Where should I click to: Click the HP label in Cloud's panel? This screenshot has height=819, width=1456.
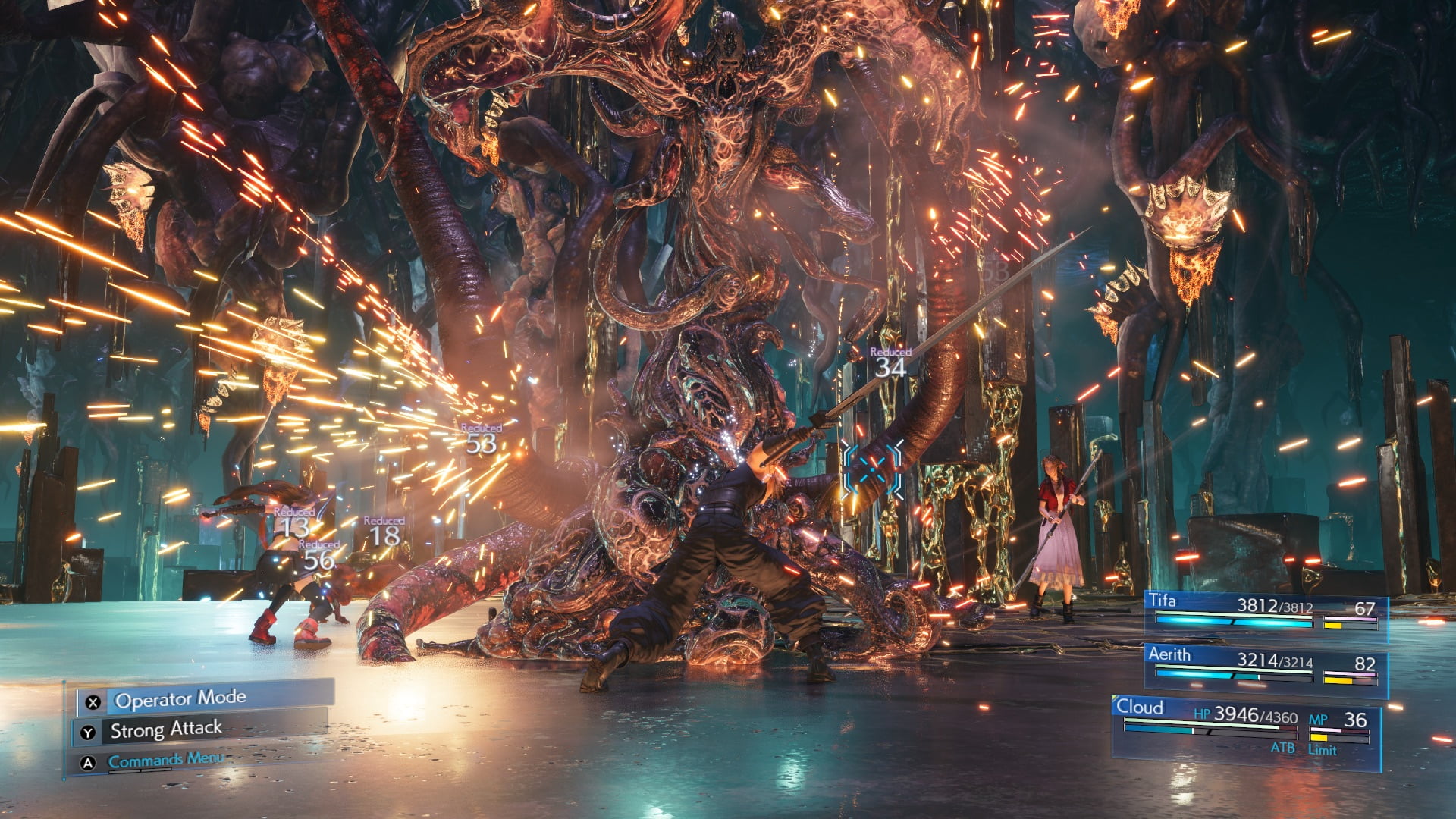(1202, 714)
